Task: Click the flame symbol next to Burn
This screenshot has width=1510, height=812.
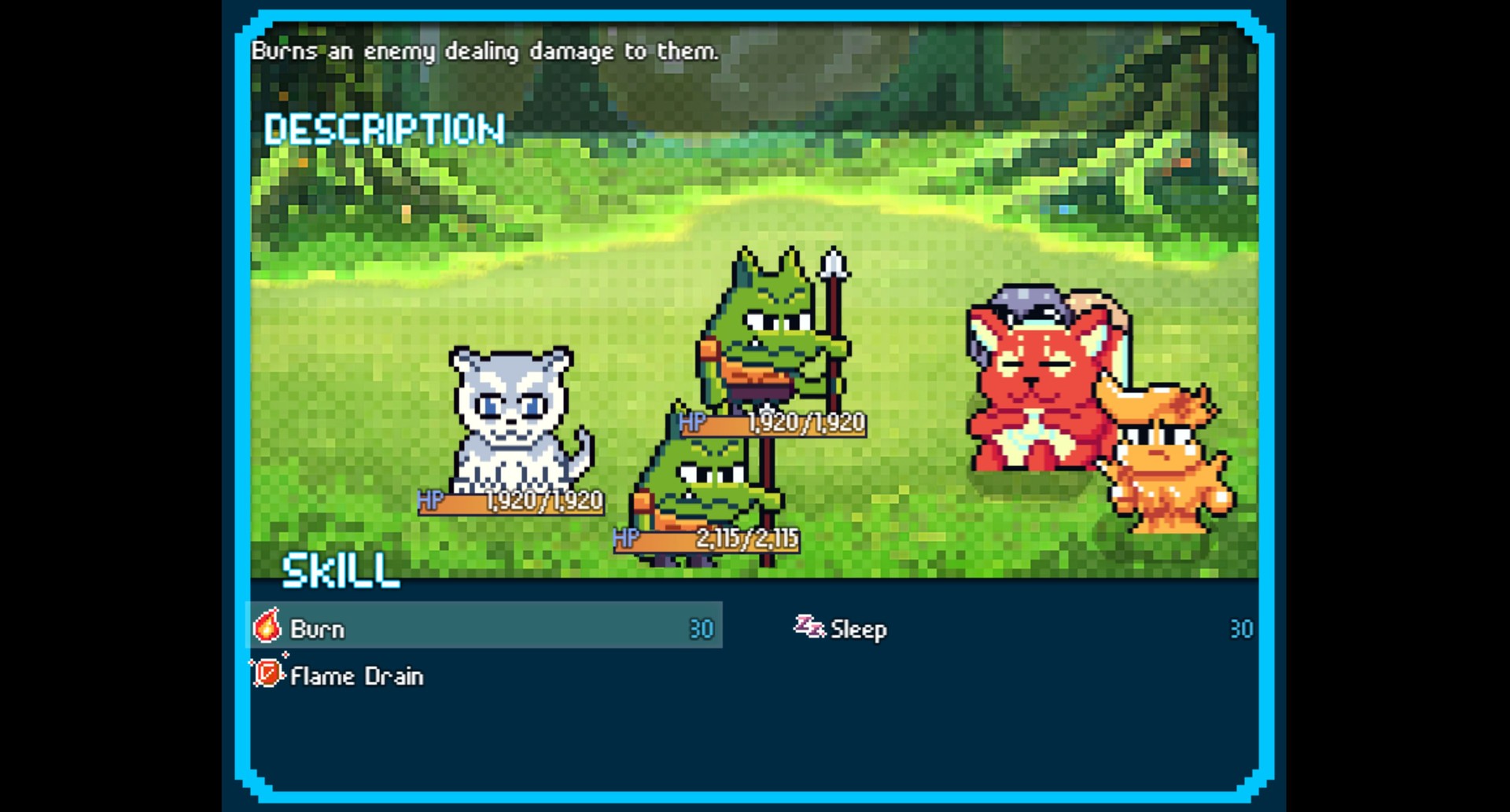Action: tap(267, 628)
